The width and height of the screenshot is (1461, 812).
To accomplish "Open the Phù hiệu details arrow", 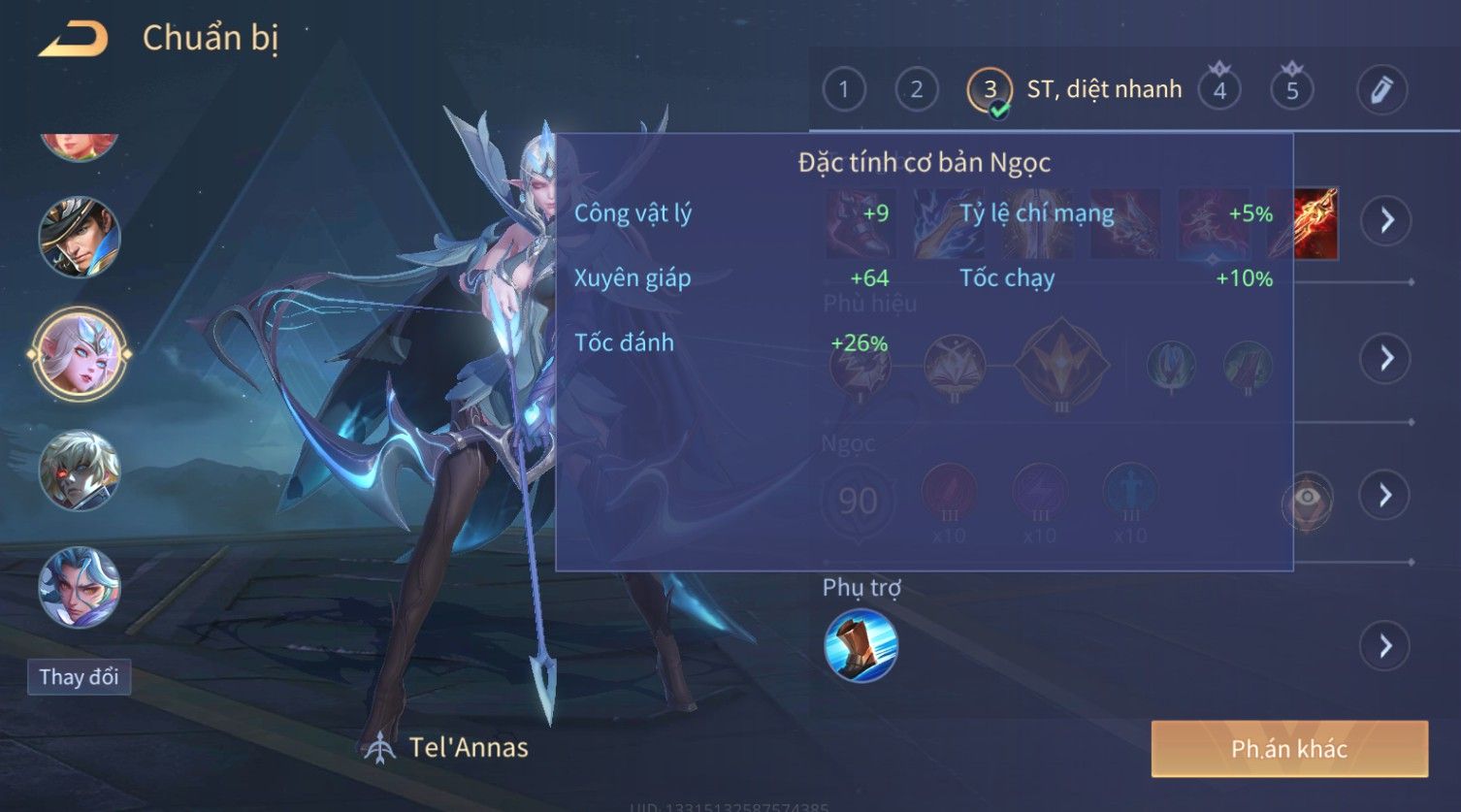I will [1386, 358].
